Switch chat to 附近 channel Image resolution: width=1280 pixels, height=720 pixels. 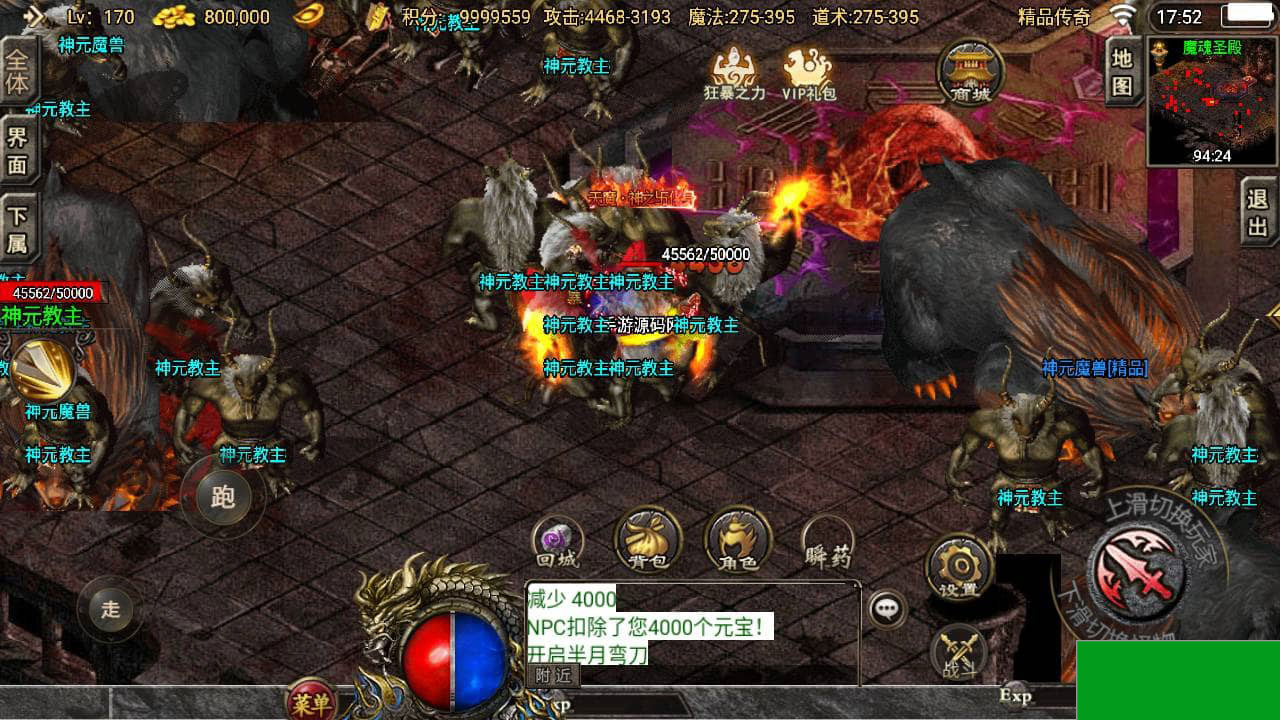coord(553,676)
